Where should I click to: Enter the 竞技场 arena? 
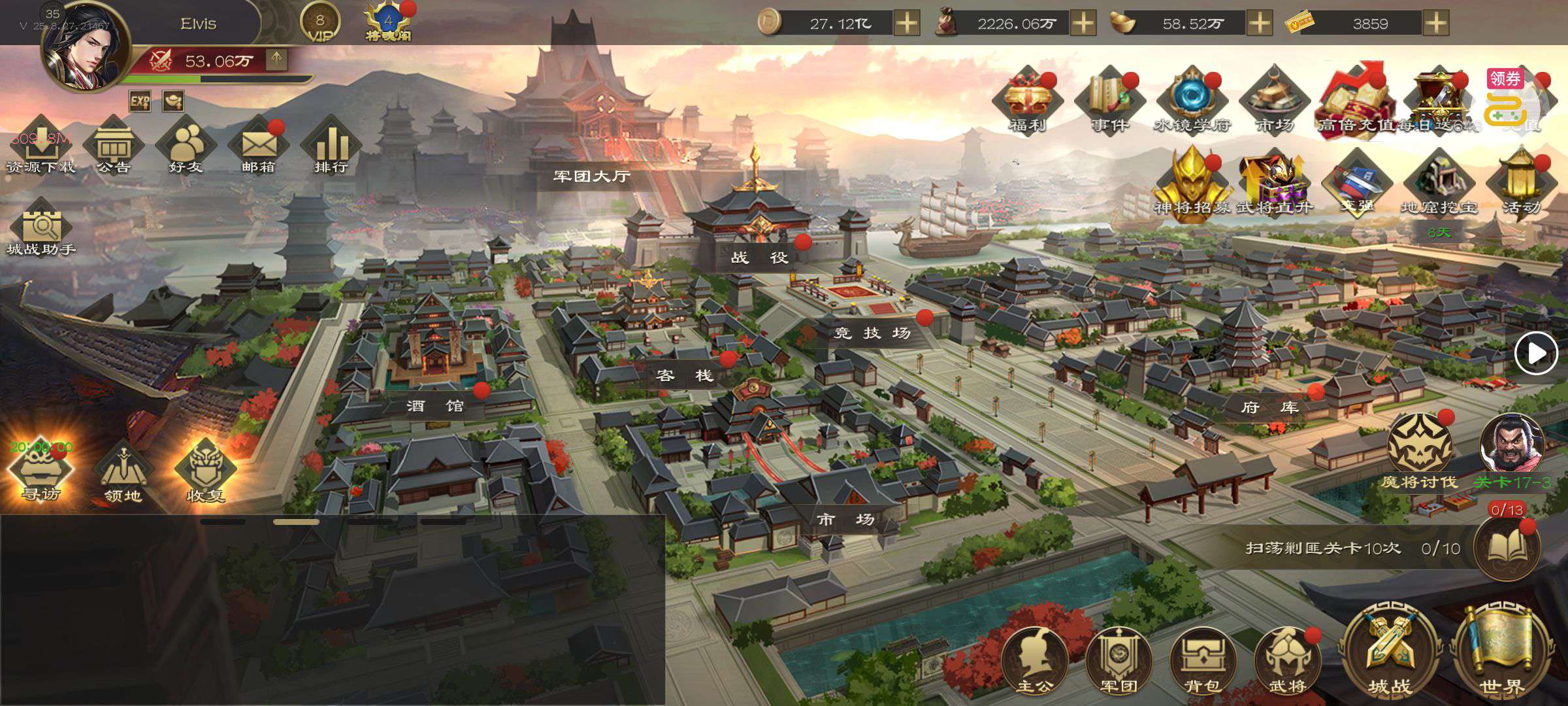873,333
